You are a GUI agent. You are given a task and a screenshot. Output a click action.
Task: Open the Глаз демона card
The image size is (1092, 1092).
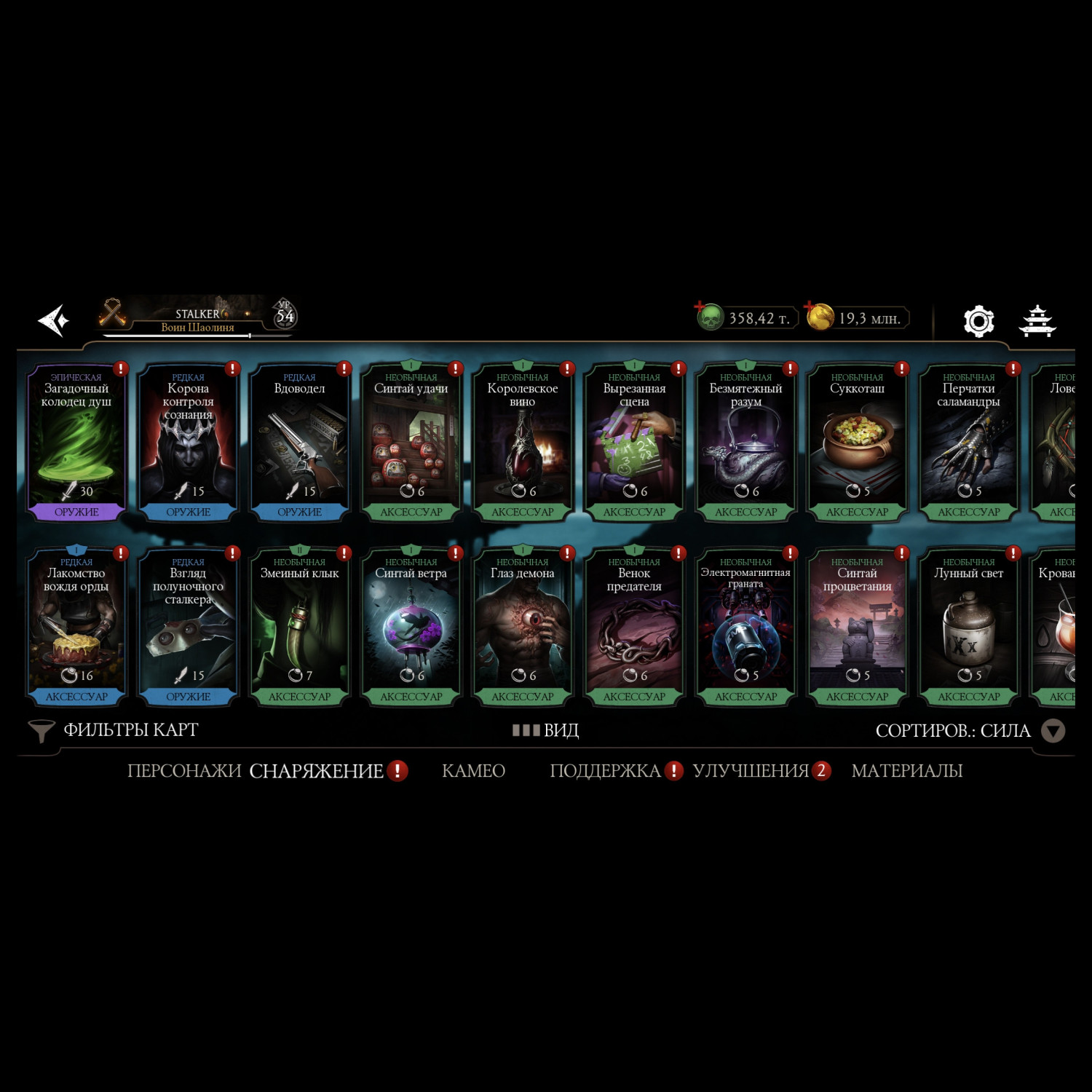tap(523, 626)
